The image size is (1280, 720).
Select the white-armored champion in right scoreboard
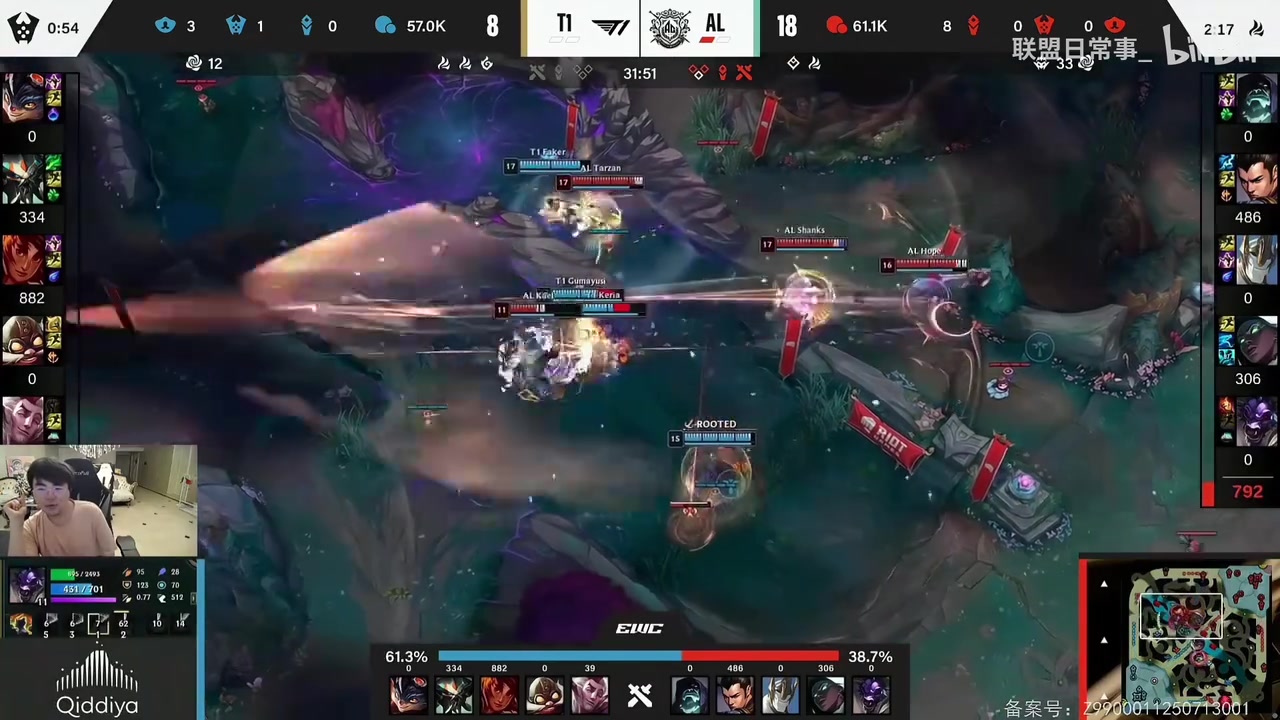click(1258, 259)
